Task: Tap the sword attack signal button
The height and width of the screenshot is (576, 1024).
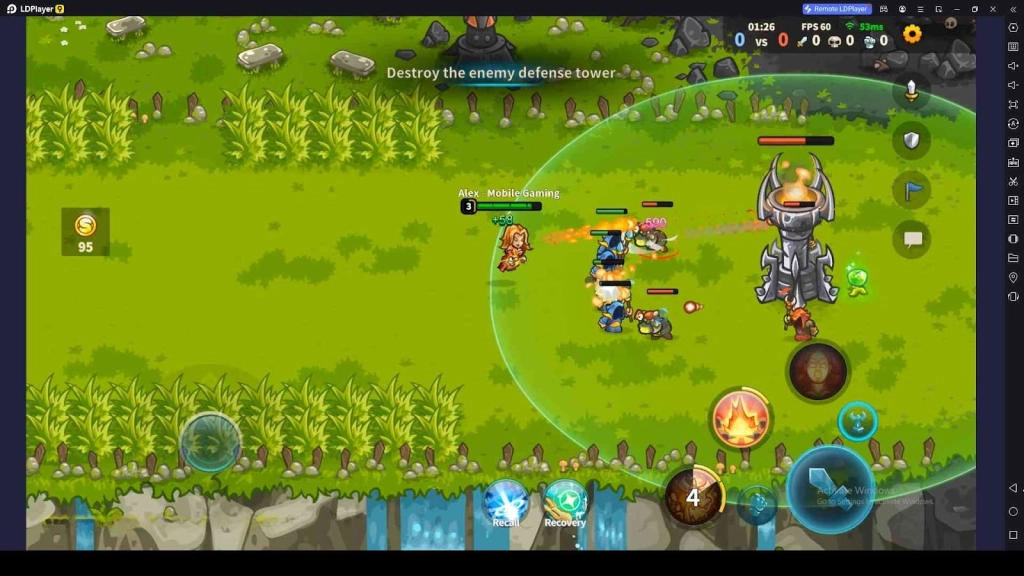Action: [x=911, y=91]
